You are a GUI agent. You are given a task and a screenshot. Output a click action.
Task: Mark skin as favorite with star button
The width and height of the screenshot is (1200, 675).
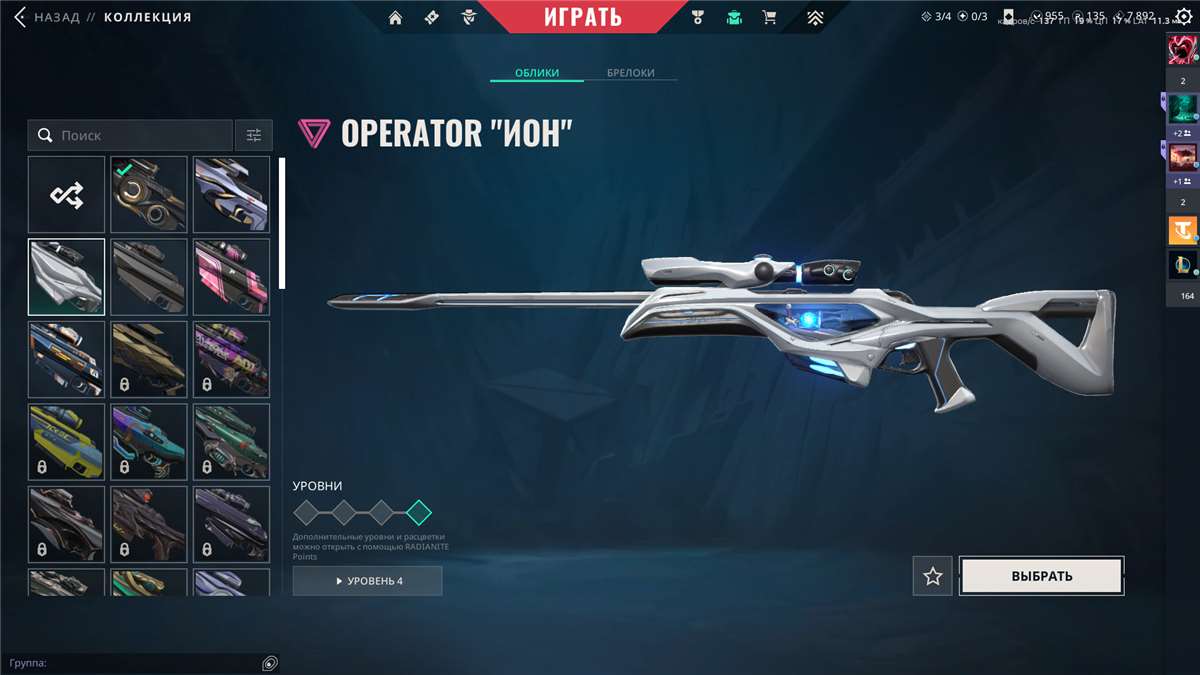(933, 576)
